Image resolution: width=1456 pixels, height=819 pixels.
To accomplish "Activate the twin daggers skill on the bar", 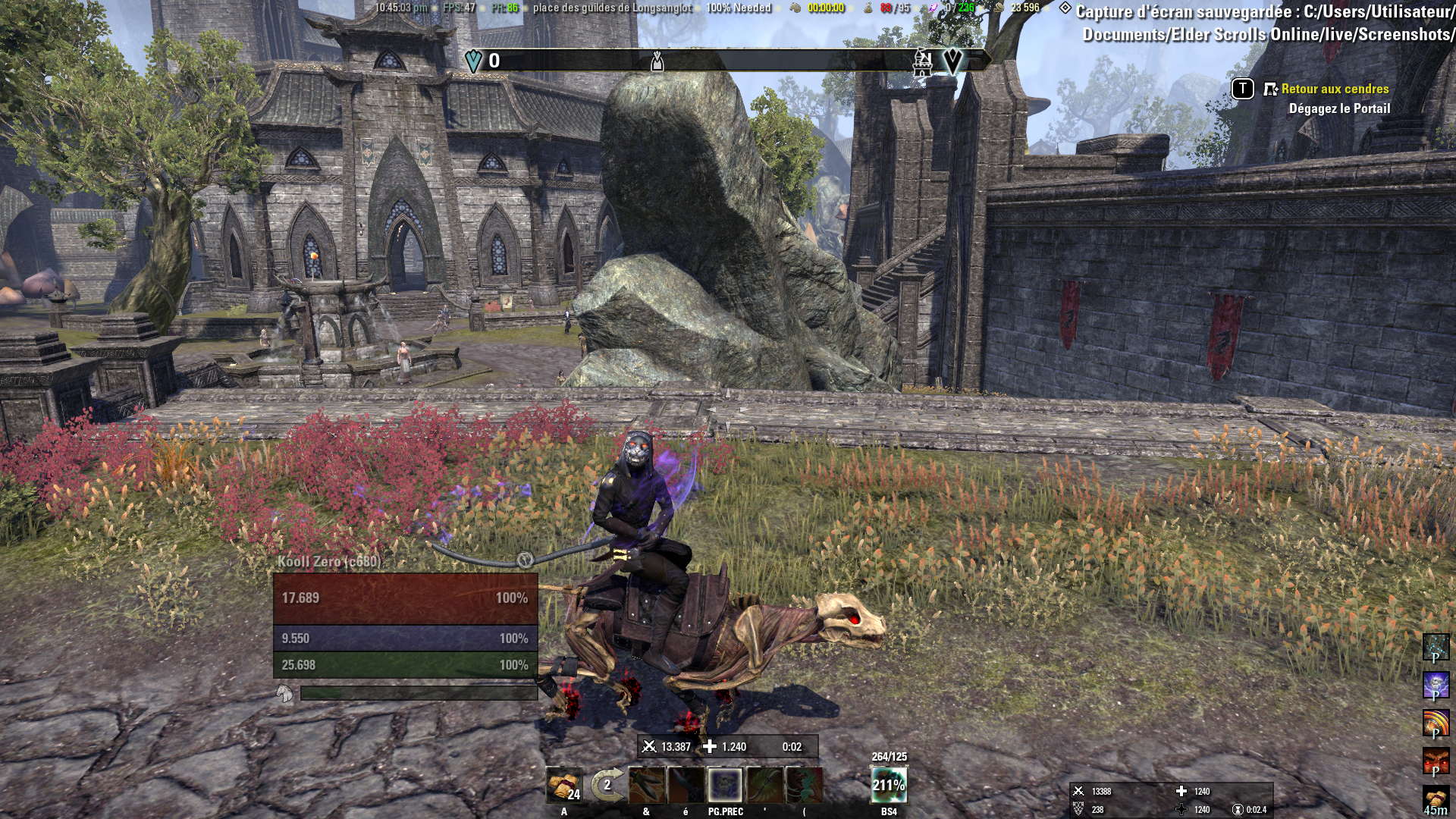I will pos(646,785).
